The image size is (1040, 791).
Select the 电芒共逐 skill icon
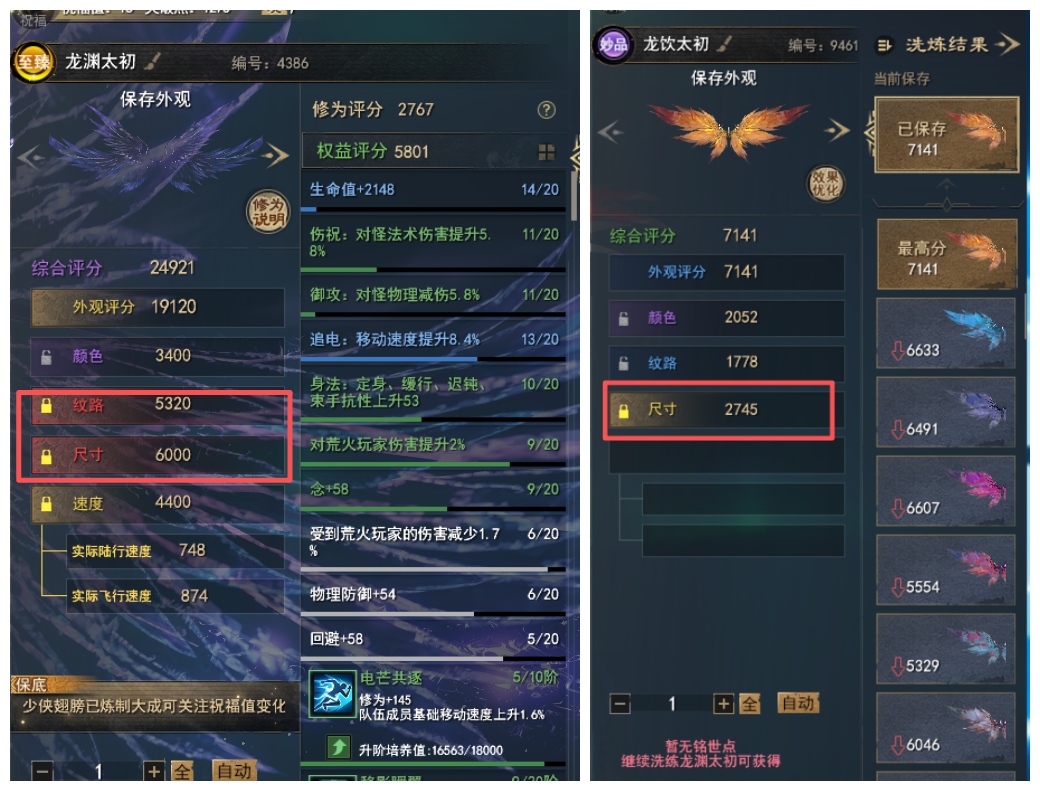coord(331,693)
